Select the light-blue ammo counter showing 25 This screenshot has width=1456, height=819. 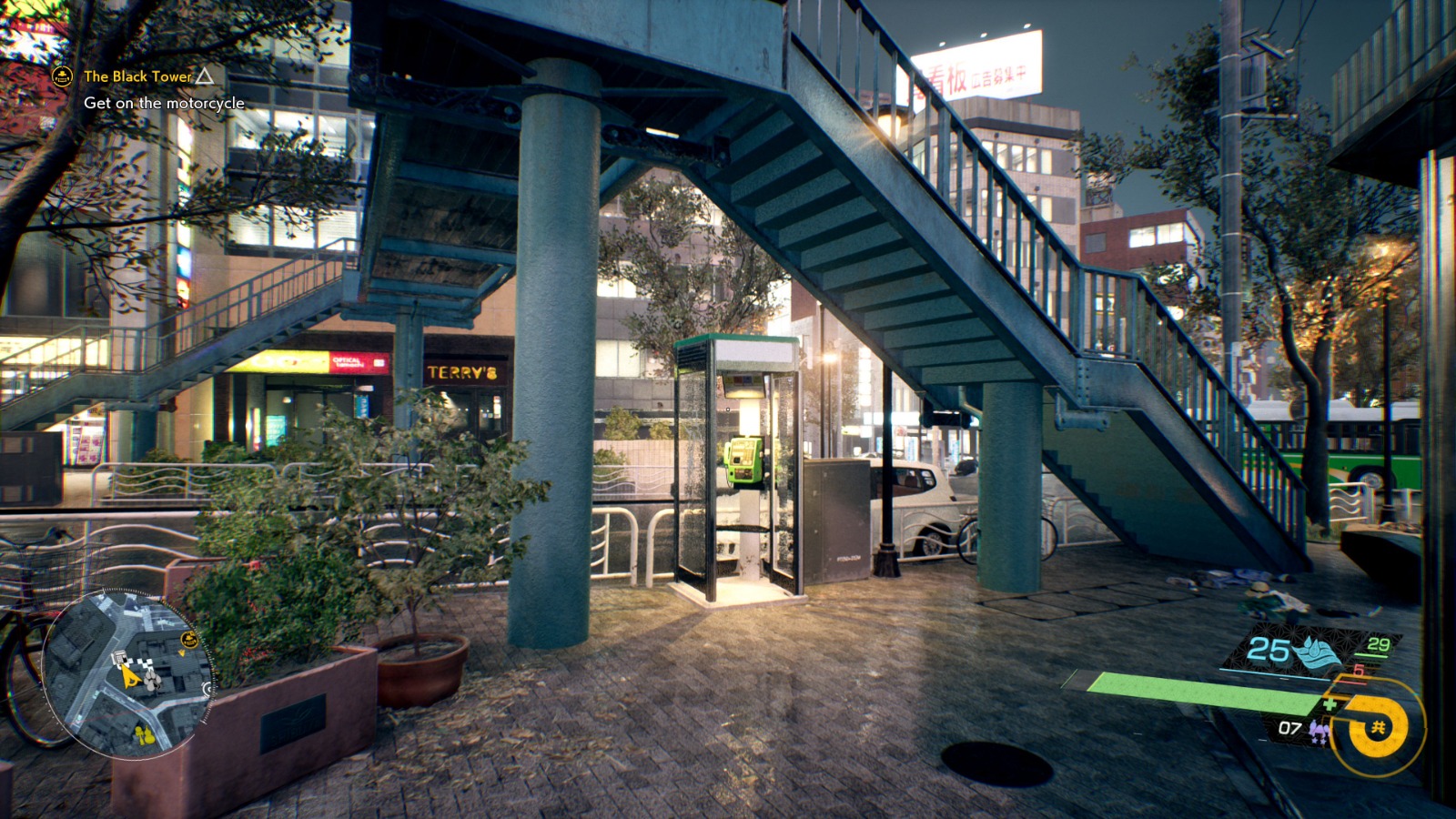tap(1269, 647)
